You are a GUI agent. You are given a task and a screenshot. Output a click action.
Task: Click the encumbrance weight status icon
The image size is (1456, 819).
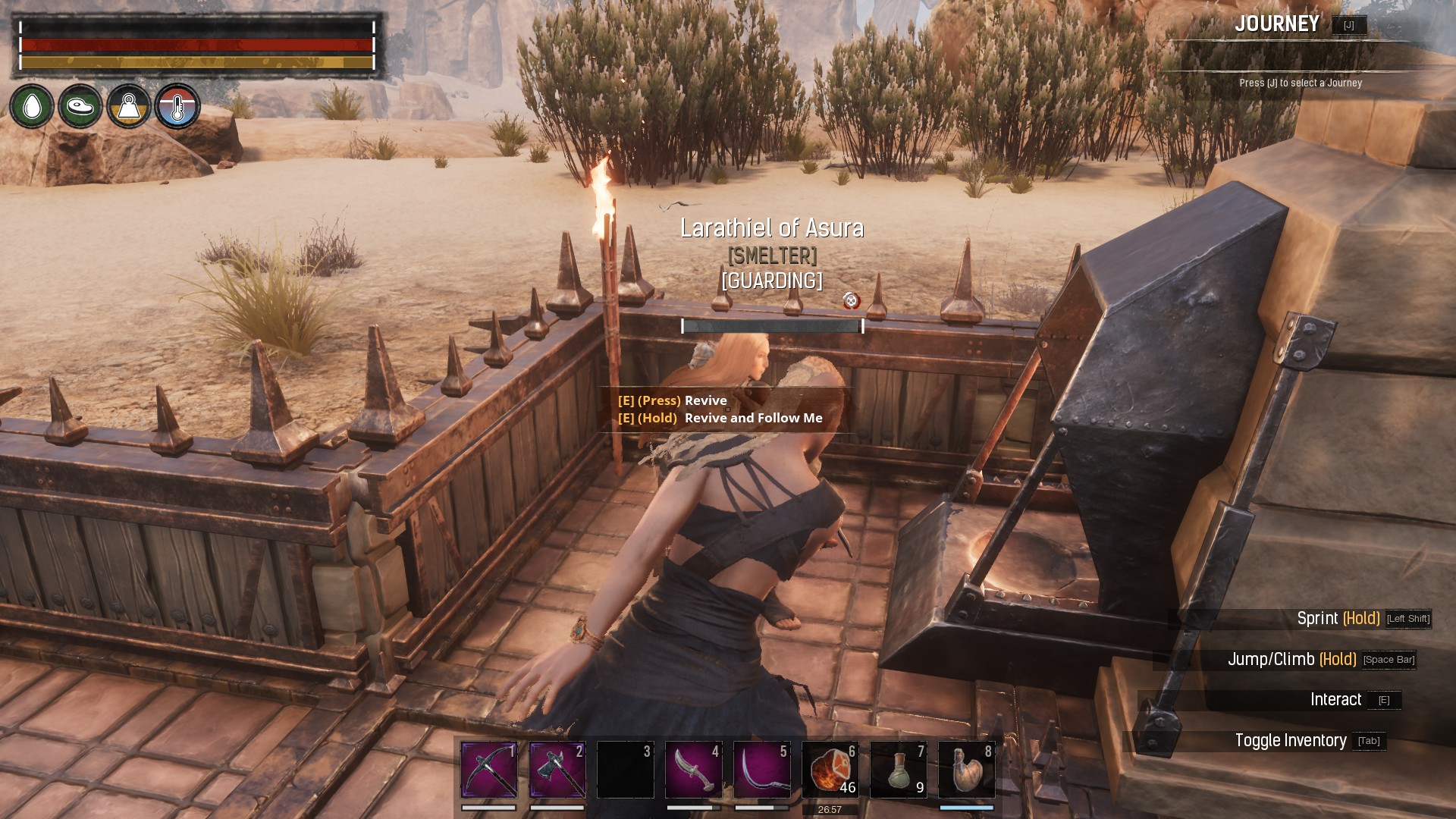129,106
